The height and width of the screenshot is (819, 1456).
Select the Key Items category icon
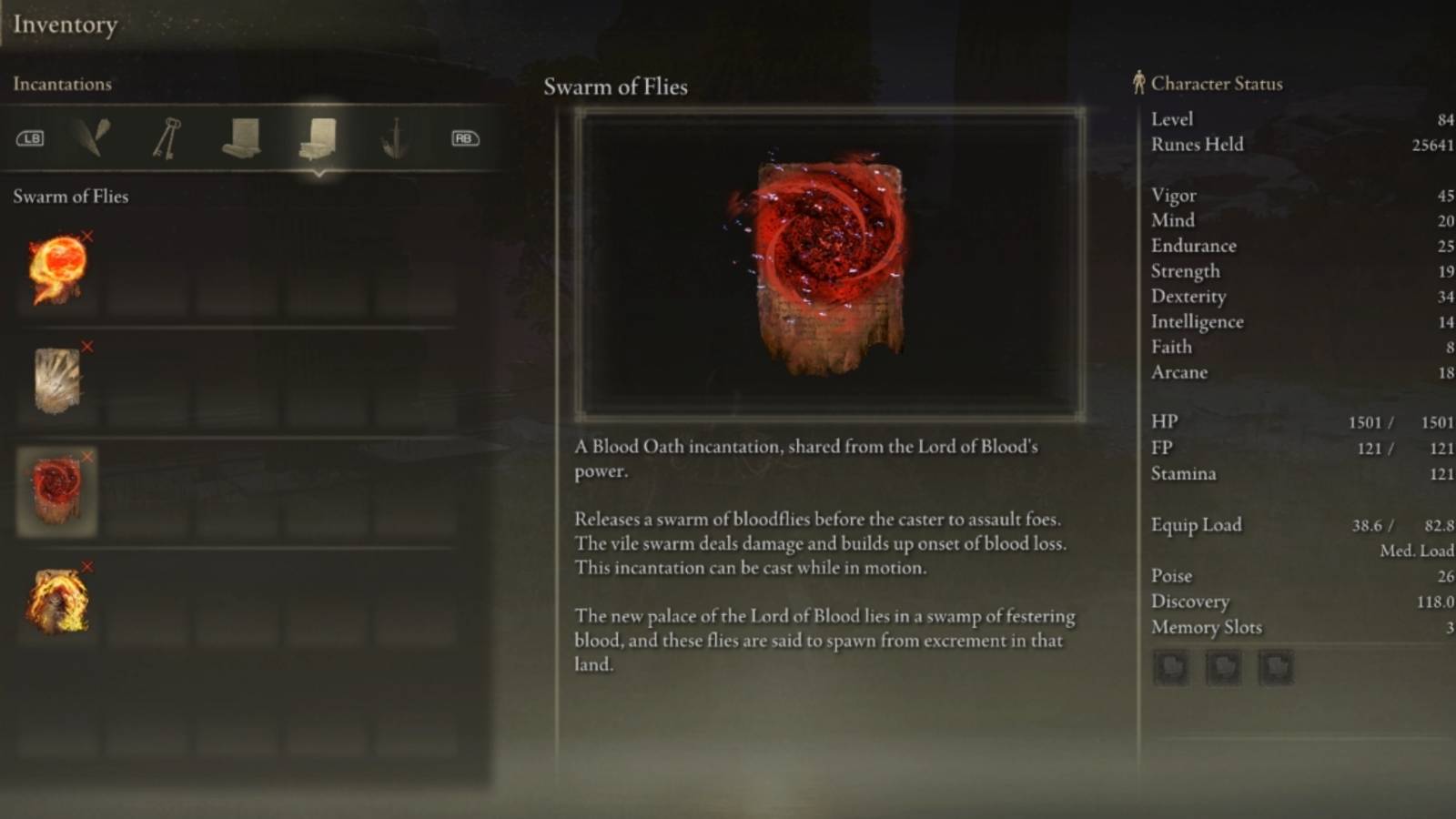(166, 136)
